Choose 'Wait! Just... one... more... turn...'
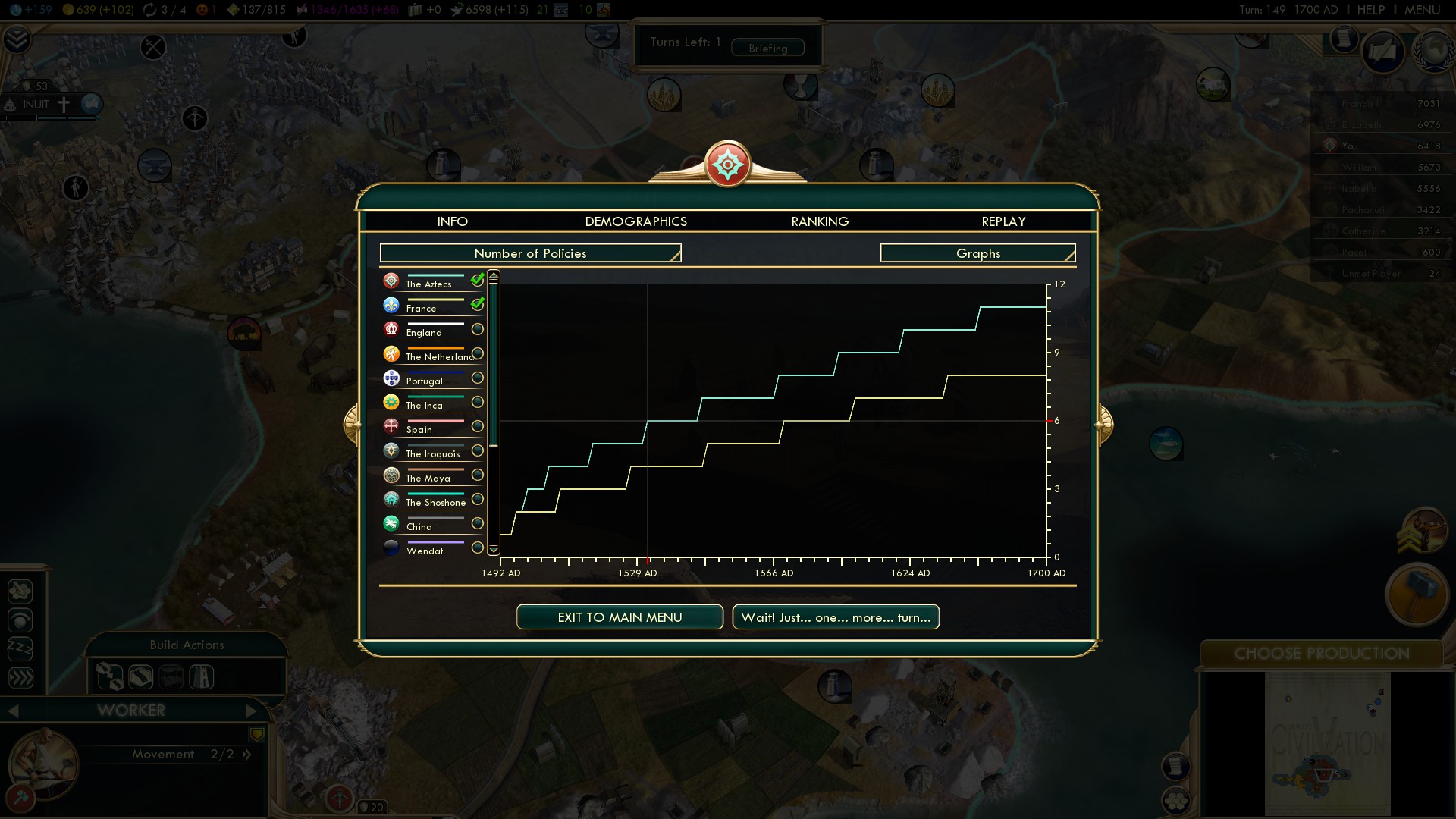This screenshot has height=819, width=1456. coord(836,617)
